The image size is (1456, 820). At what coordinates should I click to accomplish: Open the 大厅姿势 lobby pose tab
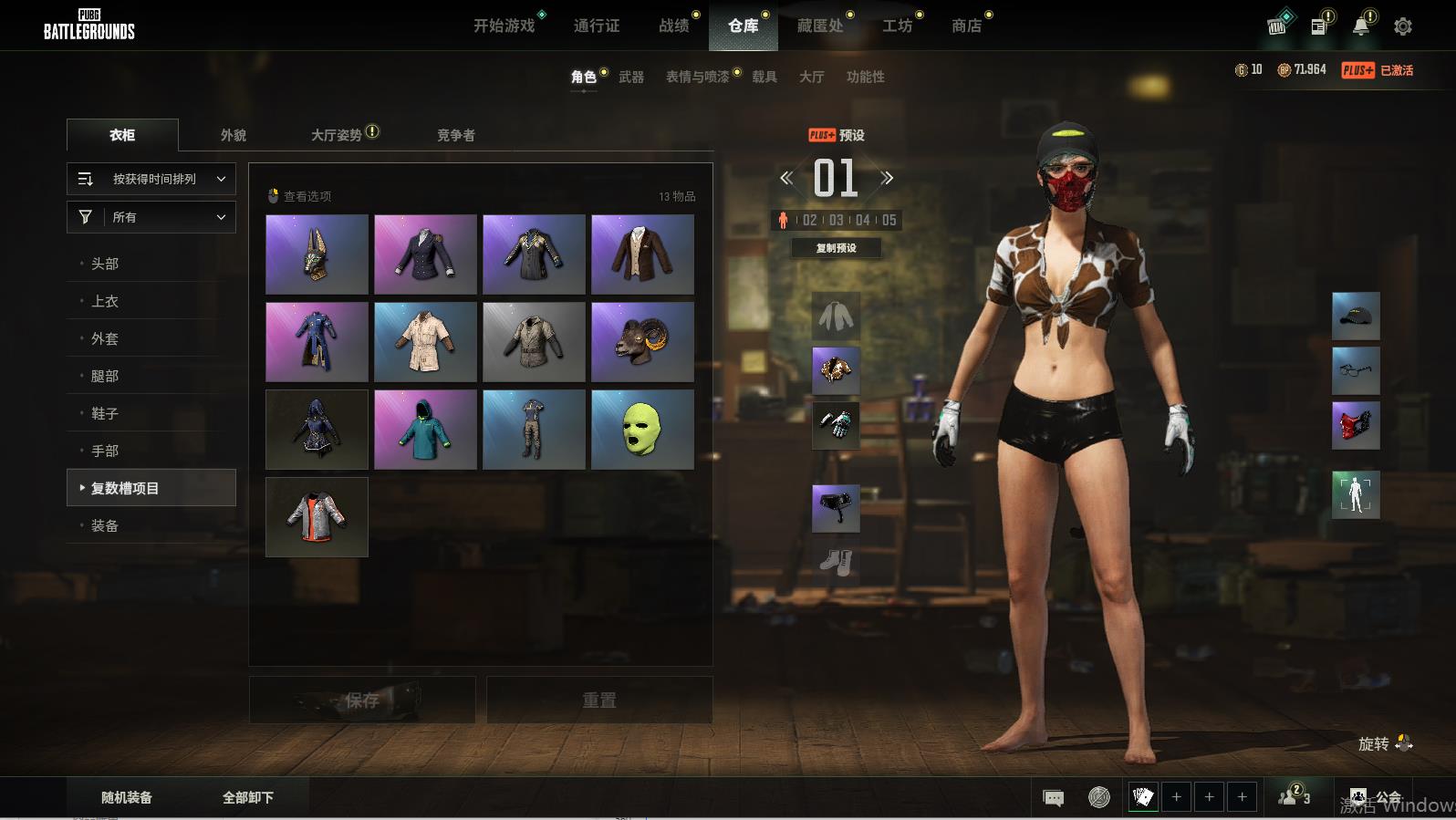click(338, 135)
